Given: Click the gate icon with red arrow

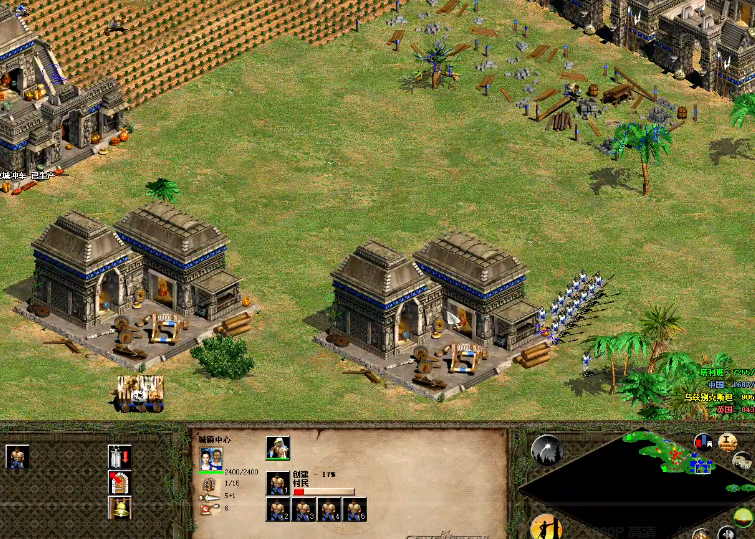Looking at the screenshot, I should point(119,482).
